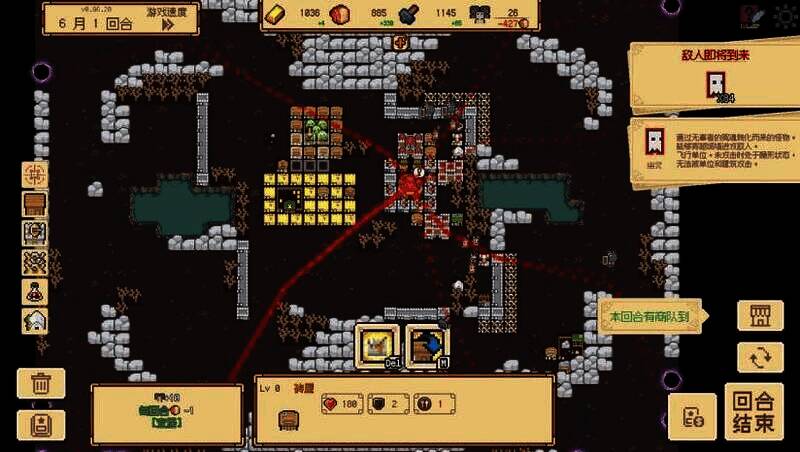Choose the stone house build category

(36, 321)
